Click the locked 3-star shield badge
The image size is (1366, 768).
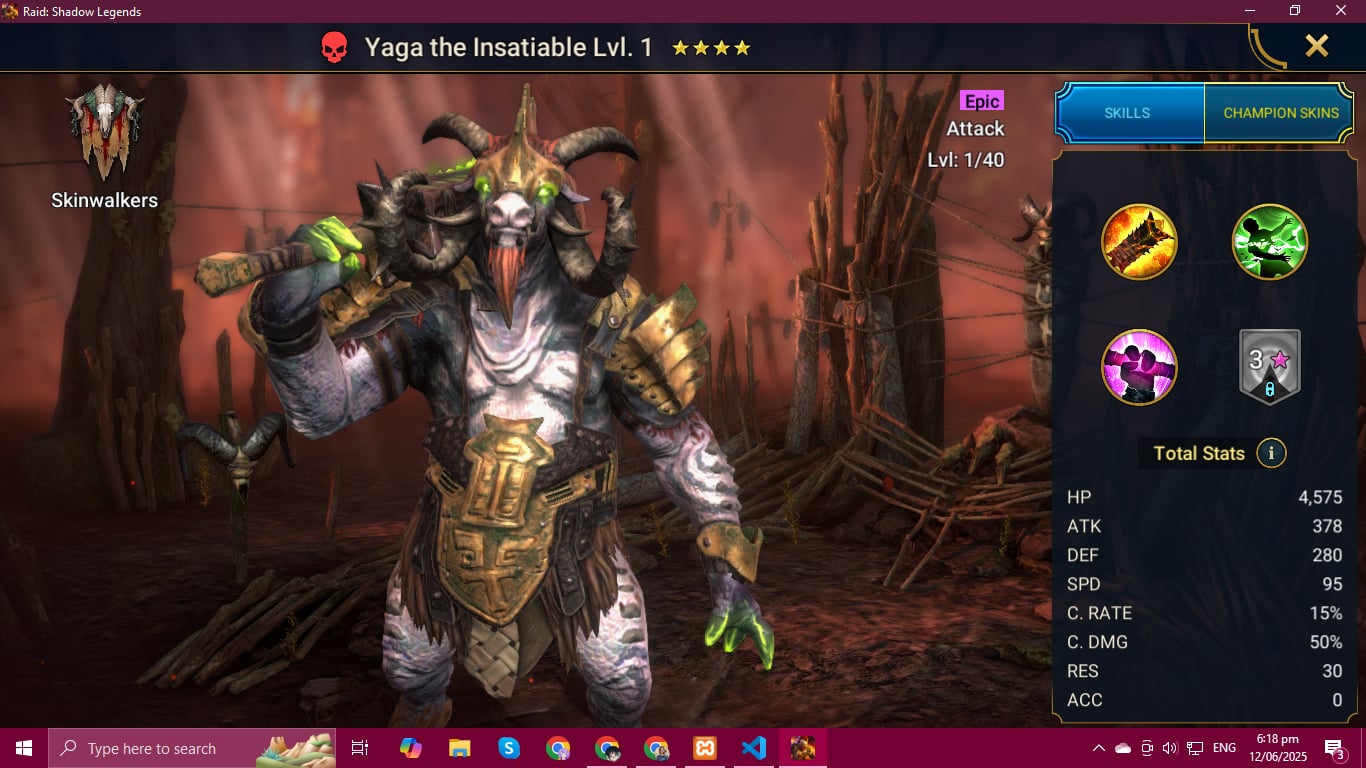(1270, 367)
